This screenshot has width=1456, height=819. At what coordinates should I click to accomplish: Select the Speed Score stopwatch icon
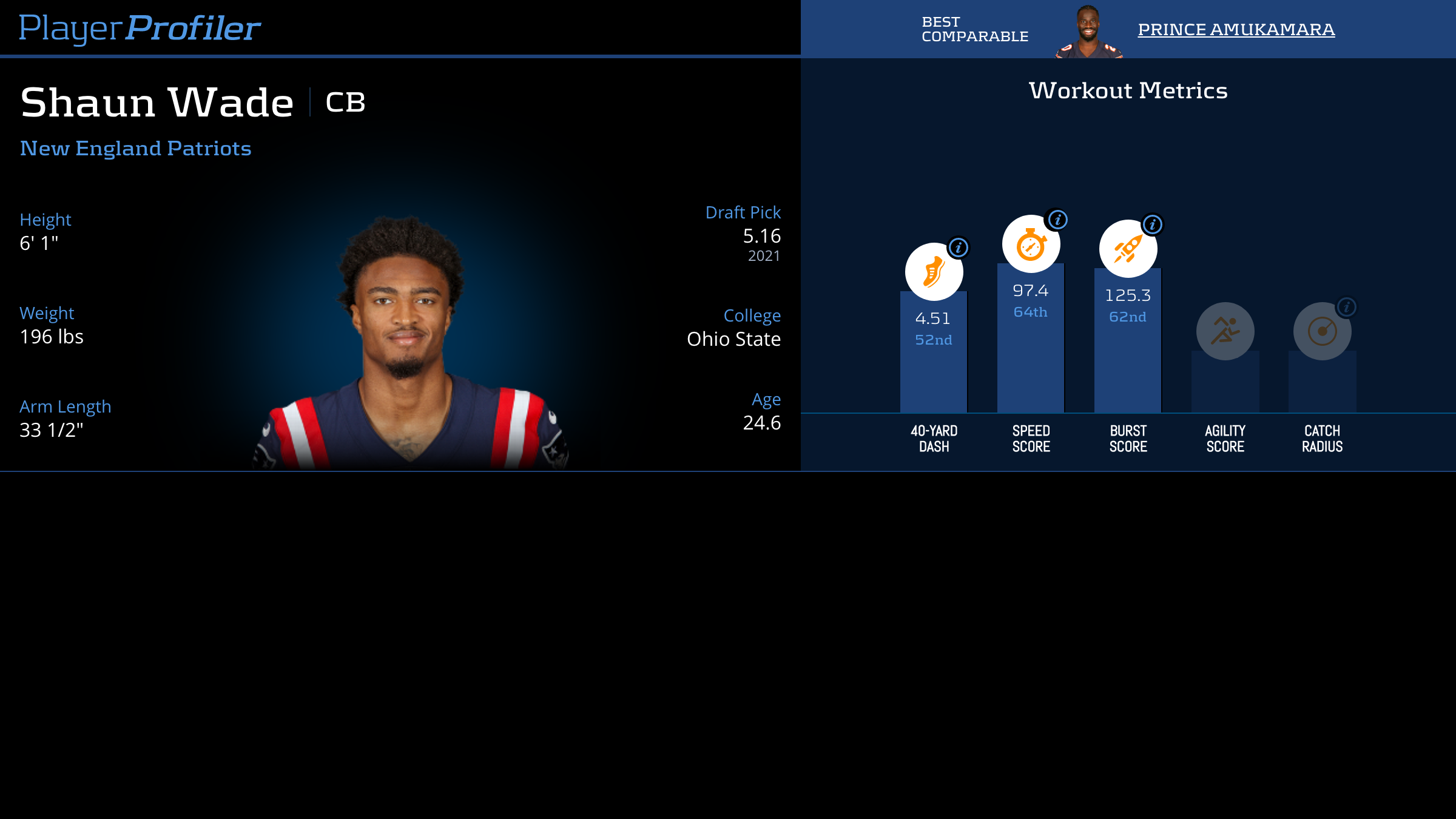pyautogui.click(x=1031, y=244)
